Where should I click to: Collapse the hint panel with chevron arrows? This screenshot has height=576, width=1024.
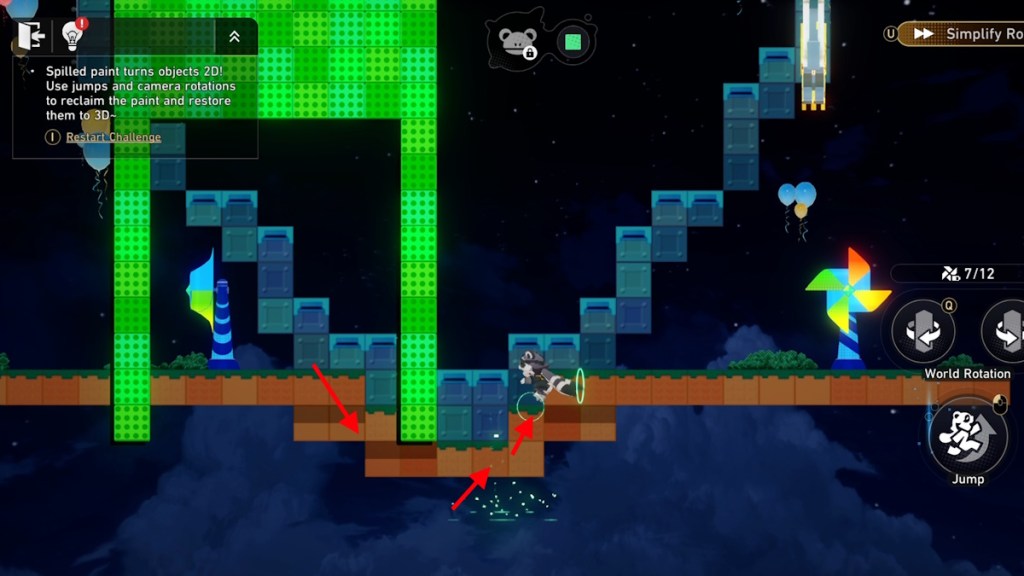[x=234, y=36]
